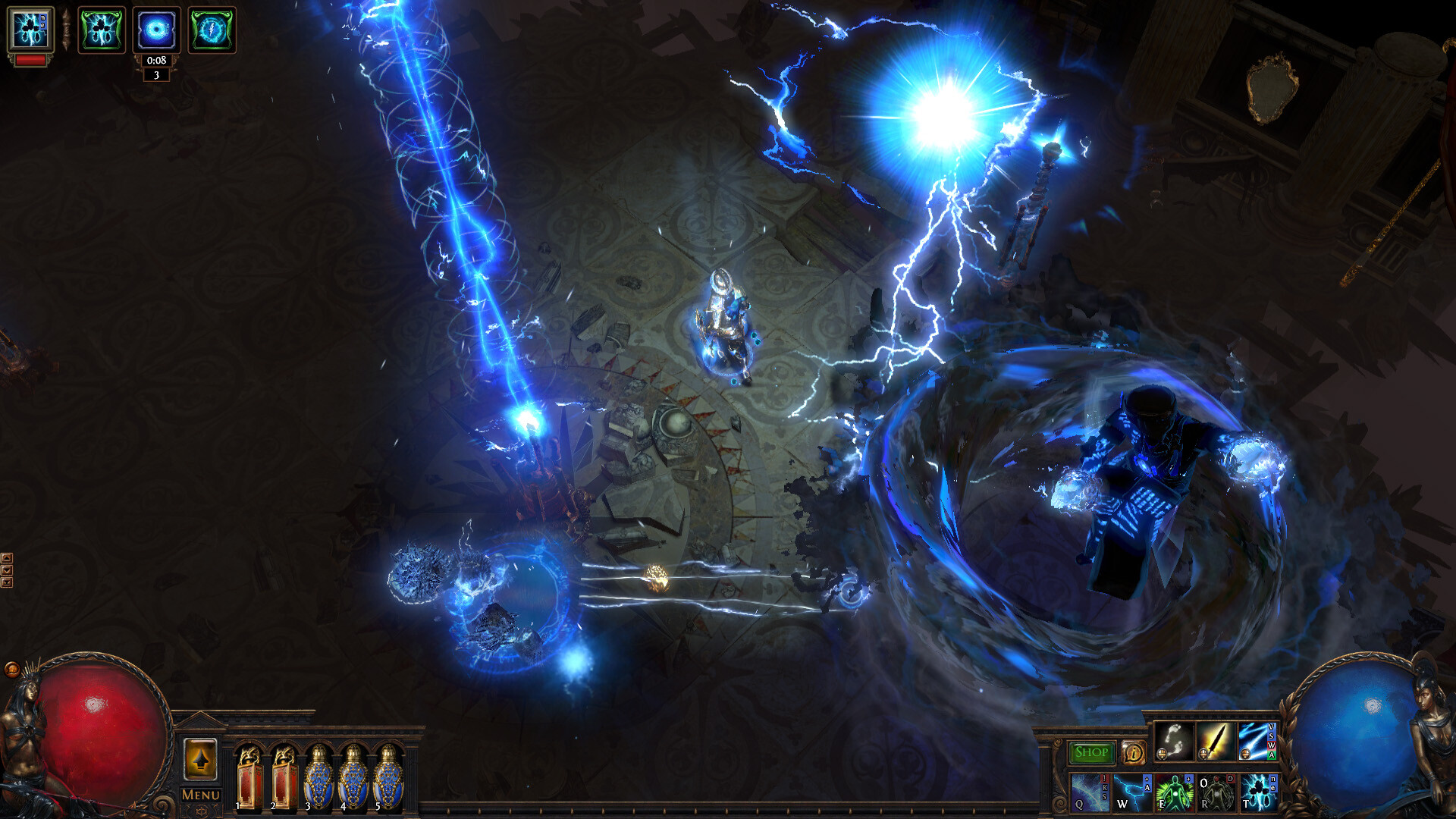The height and width of the screenshot is (819, 1456).
Task: Use the arc lightning skill on W
Action: tap(1132, 795)
